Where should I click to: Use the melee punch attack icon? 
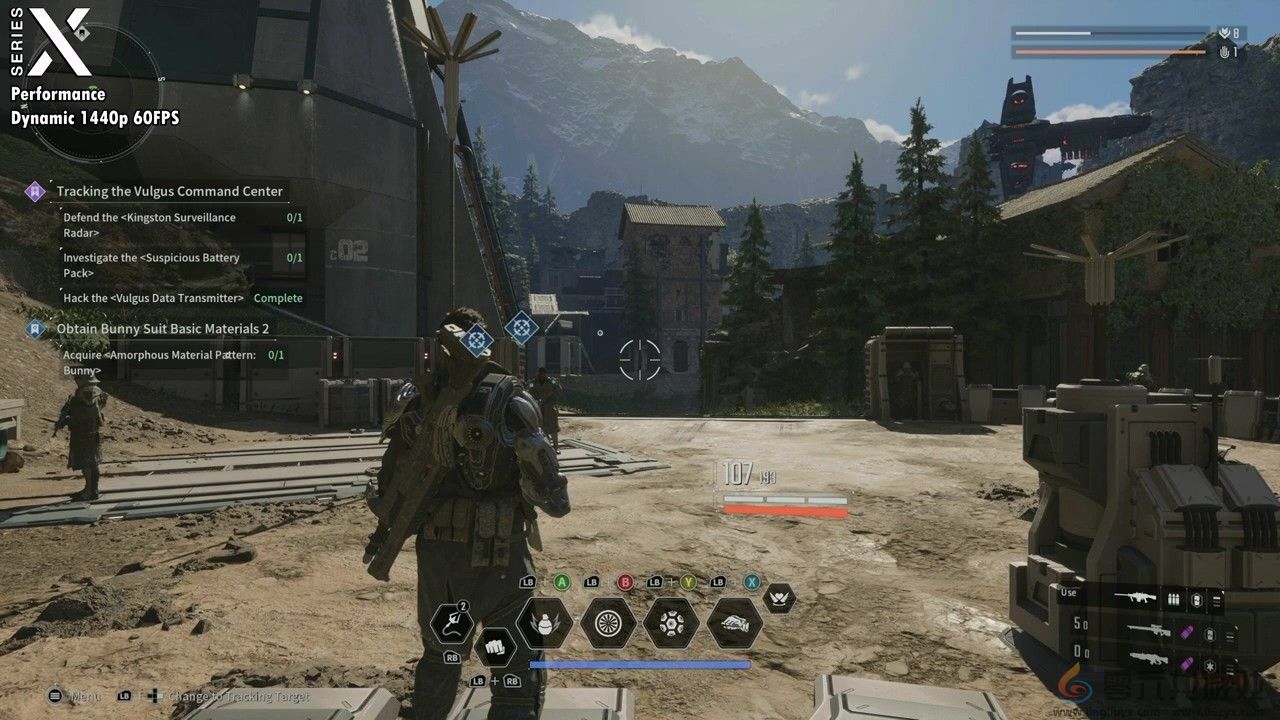(495, 647)
